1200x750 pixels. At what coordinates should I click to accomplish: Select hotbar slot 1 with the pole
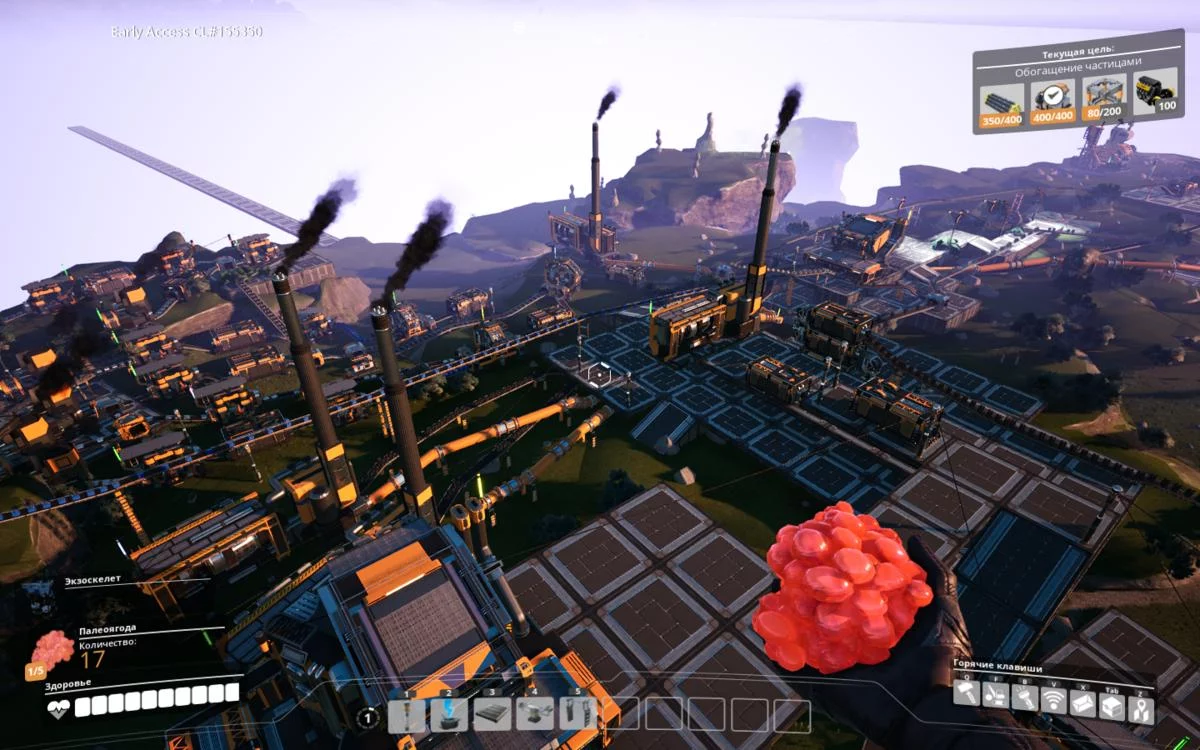(x=407, y=714)
